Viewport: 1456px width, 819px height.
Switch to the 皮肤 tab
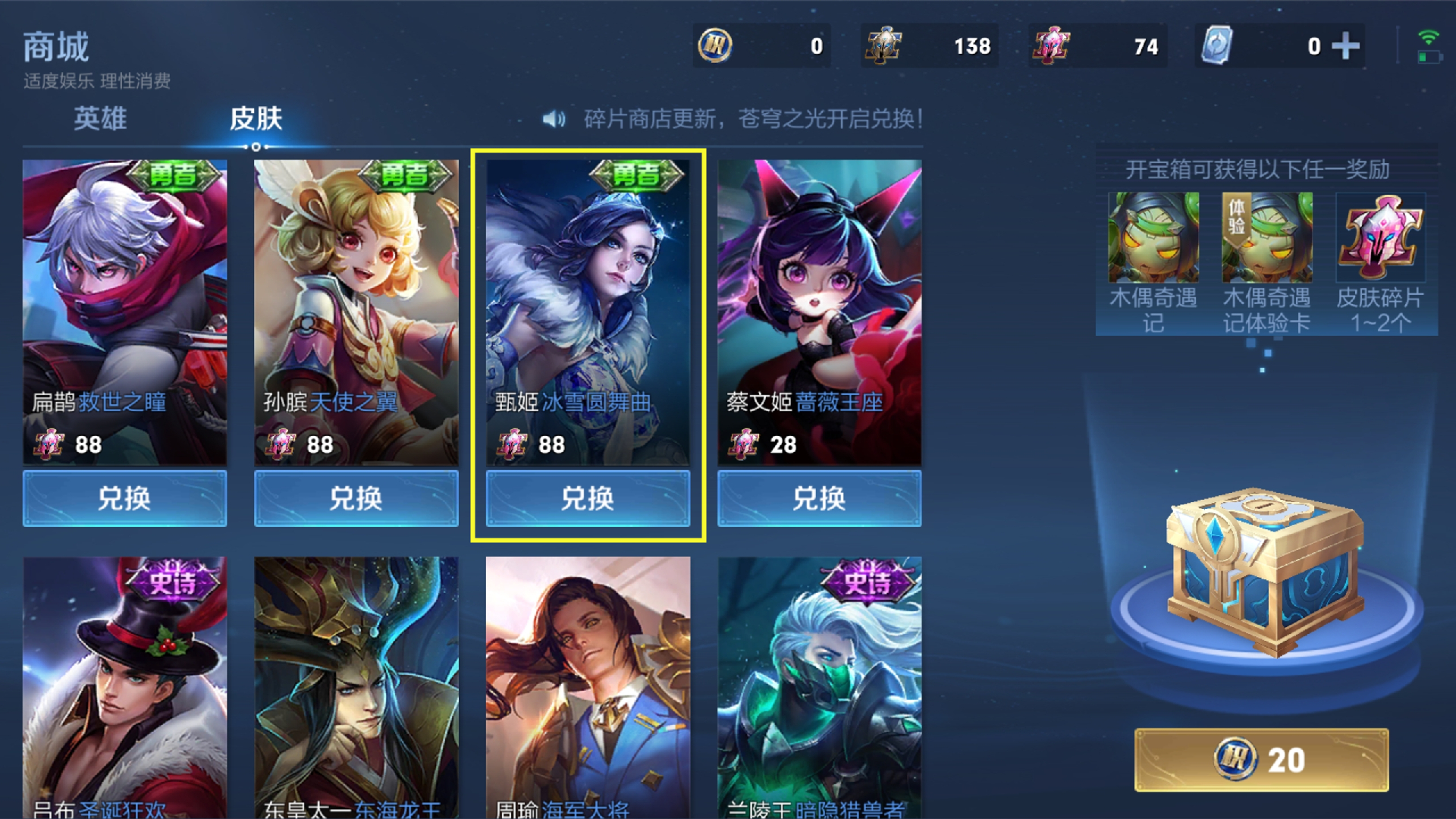pos(256,119)
